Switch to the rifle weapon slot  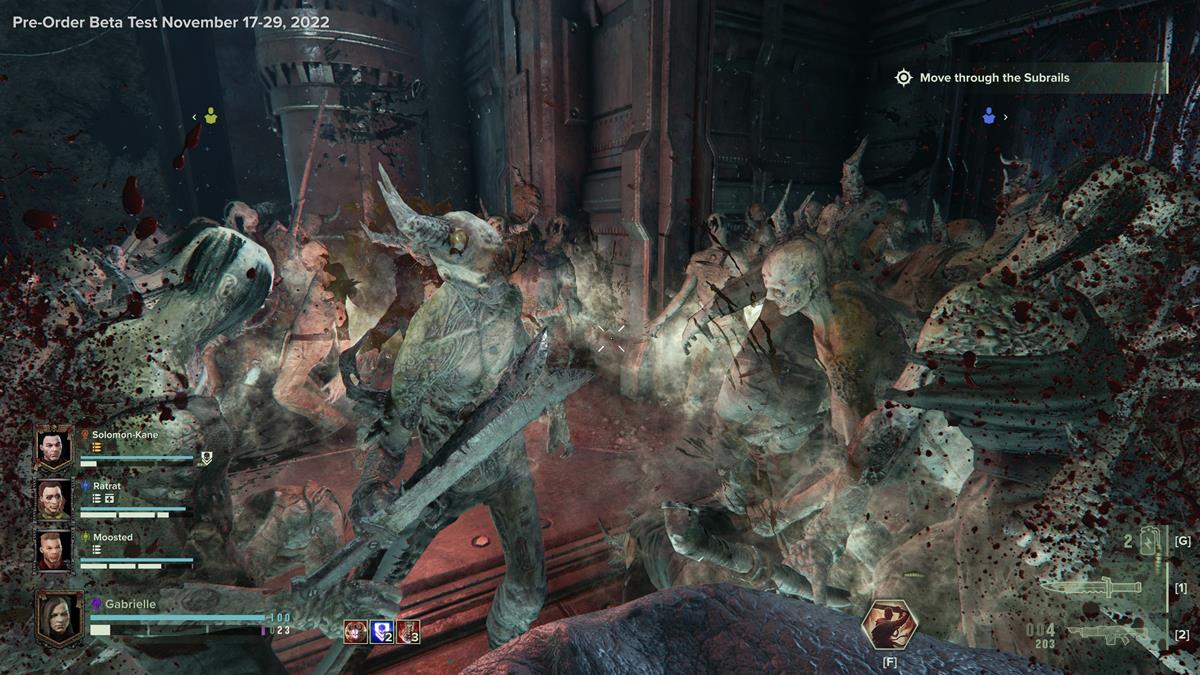1102,633
